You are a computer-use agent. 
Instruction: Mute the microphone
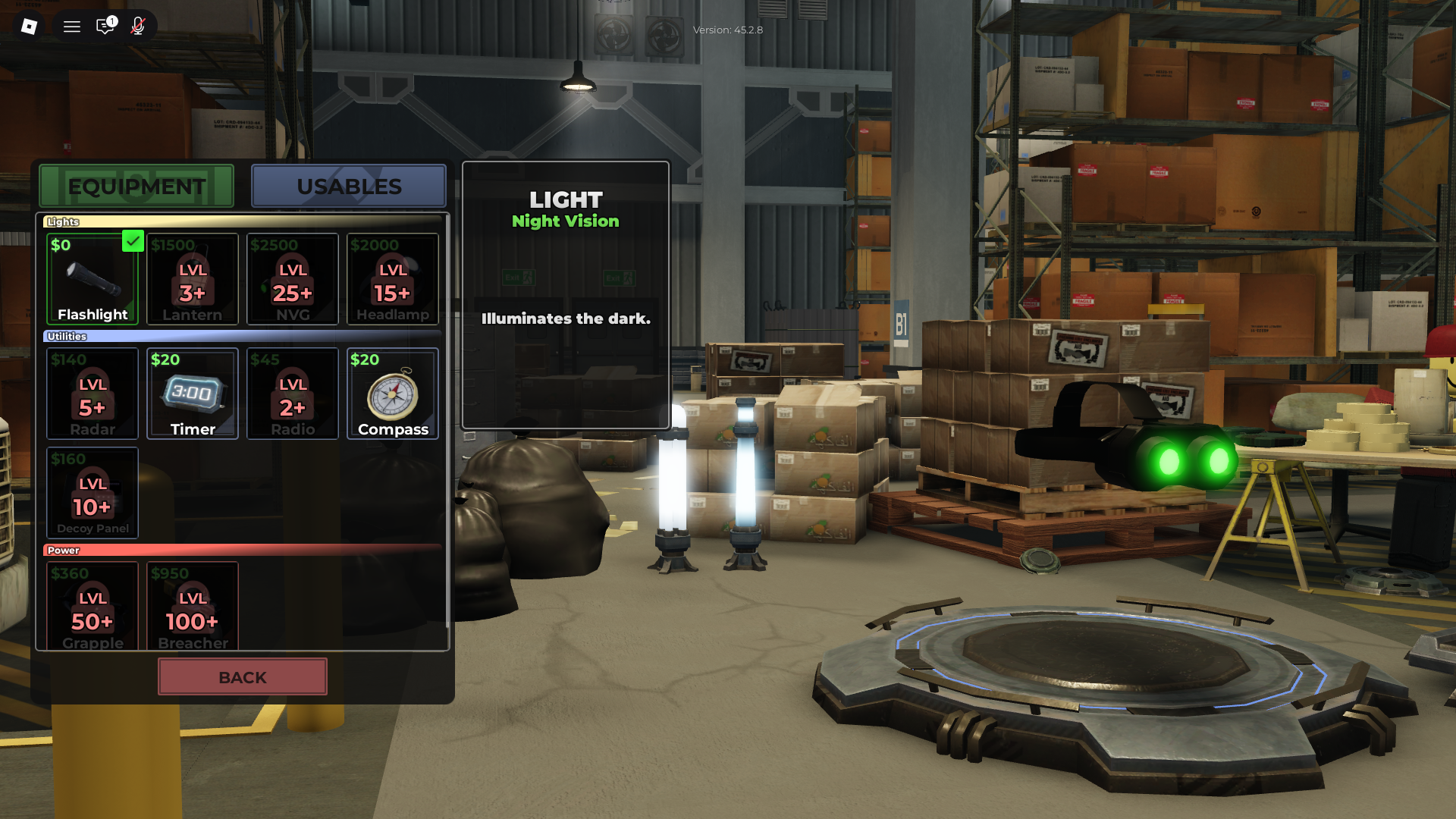pos(137,26)
